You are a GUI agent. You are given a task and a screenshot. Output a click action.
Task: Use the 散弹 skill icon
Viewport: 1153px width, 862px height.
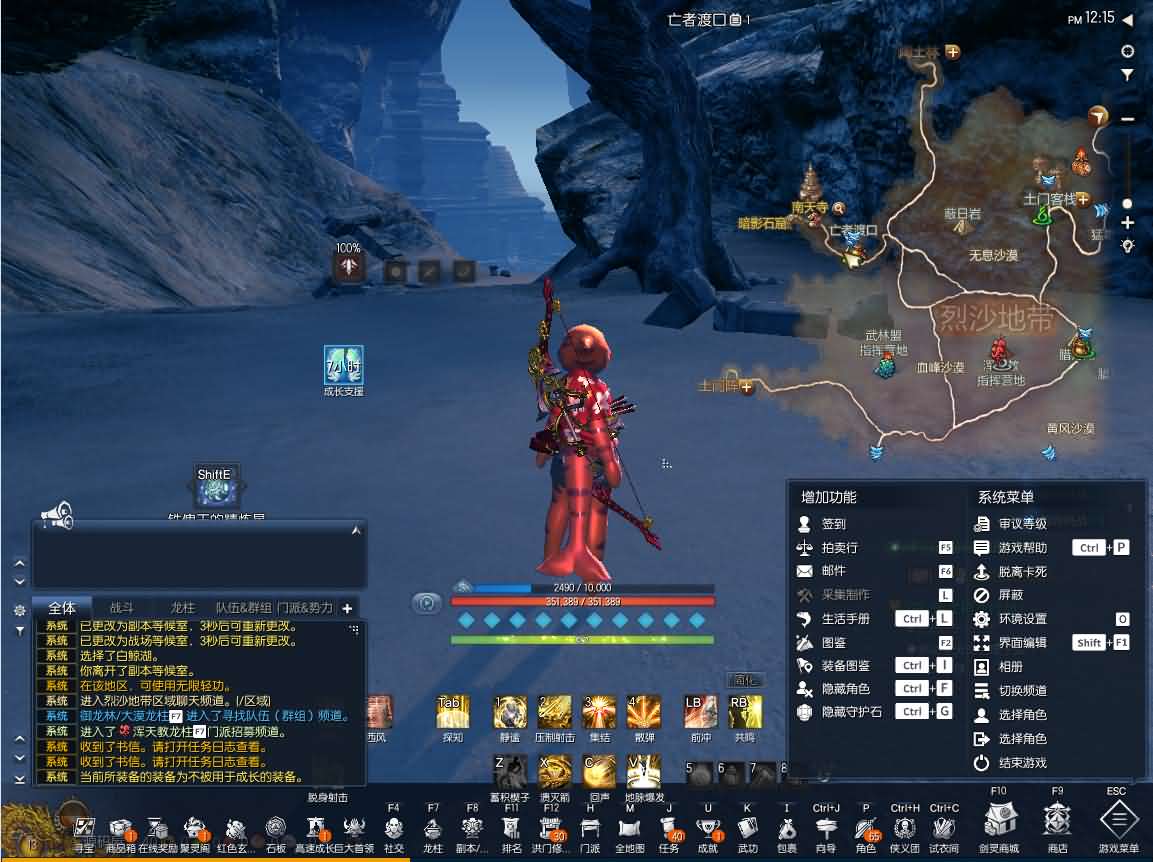click(643, 712)
